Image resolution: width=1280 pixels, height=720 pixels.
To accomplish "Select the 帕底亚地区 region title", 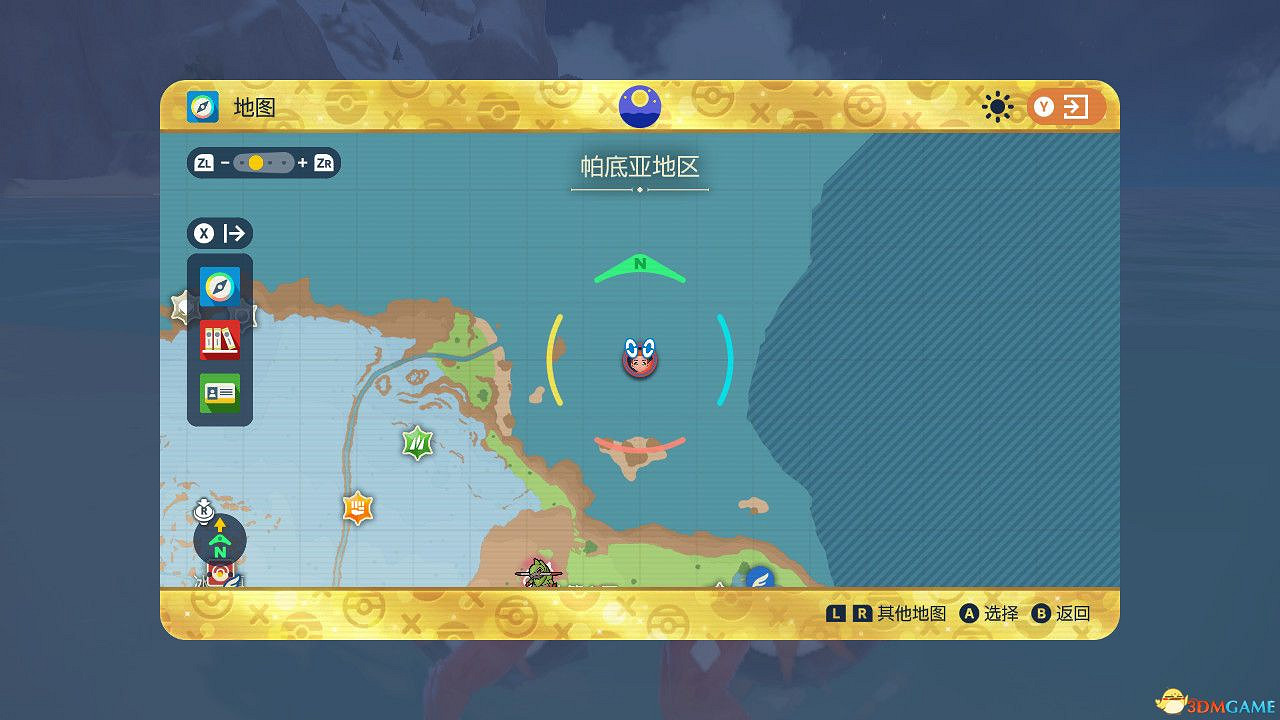I will (639, 168).
